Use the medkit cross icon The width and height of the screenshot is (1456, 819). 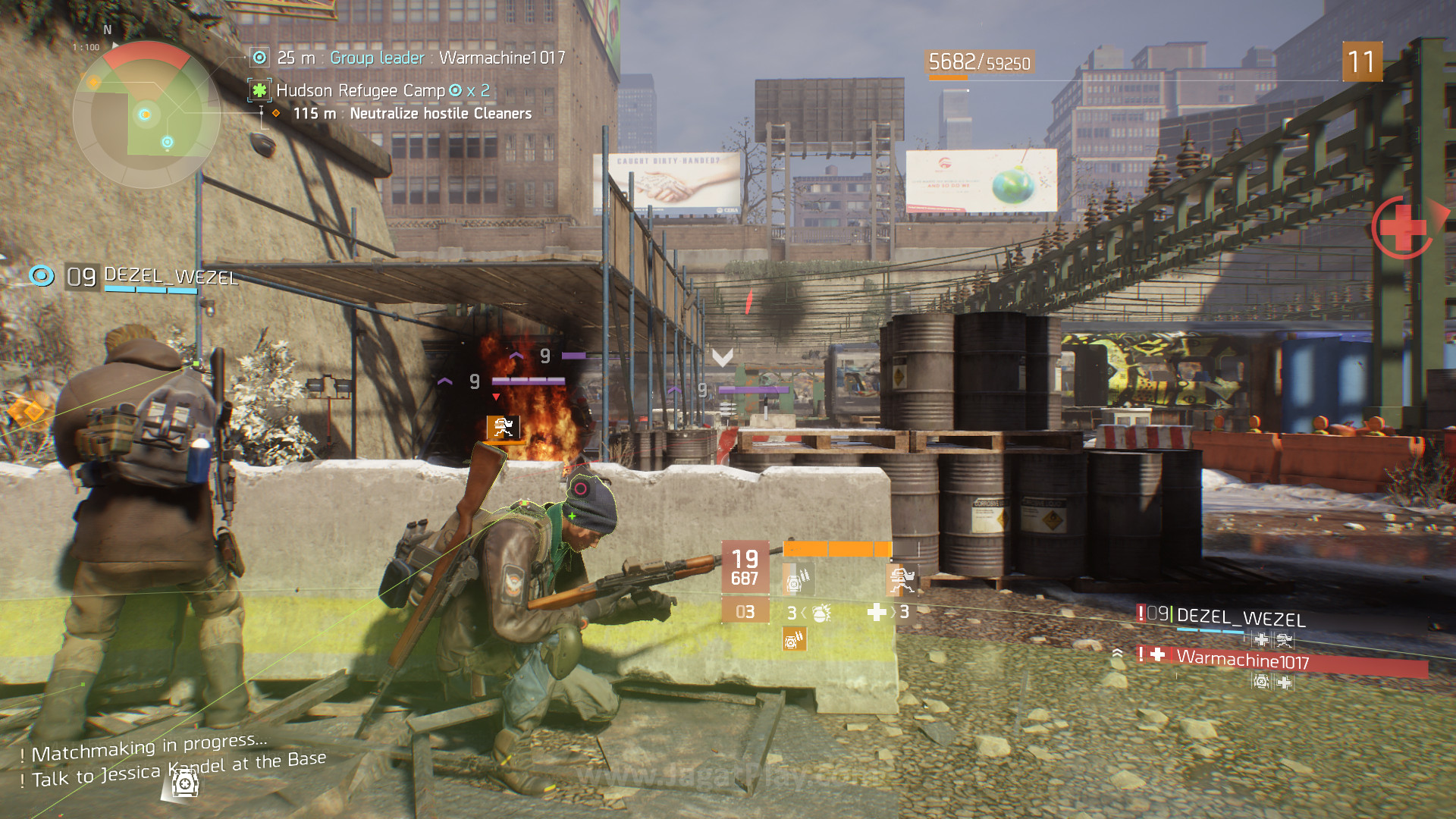click(x=877, y=612)
